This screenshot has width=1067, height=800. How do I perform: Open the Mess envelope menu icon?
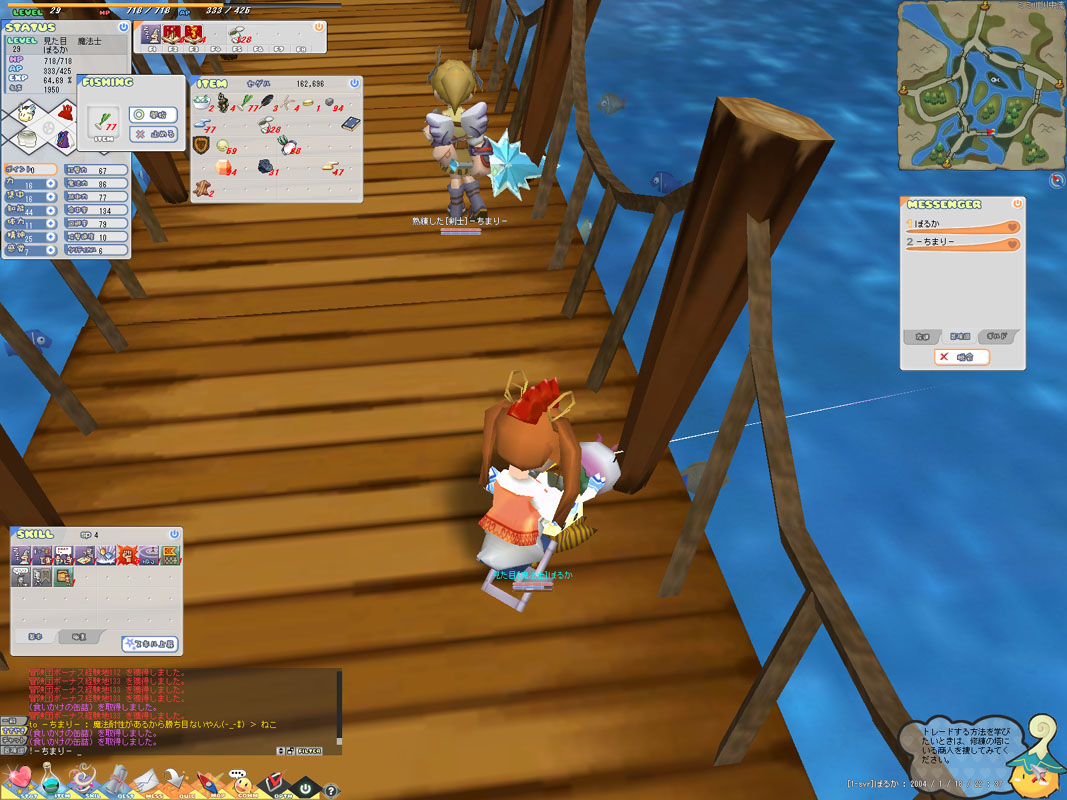[x=149, y=779]
